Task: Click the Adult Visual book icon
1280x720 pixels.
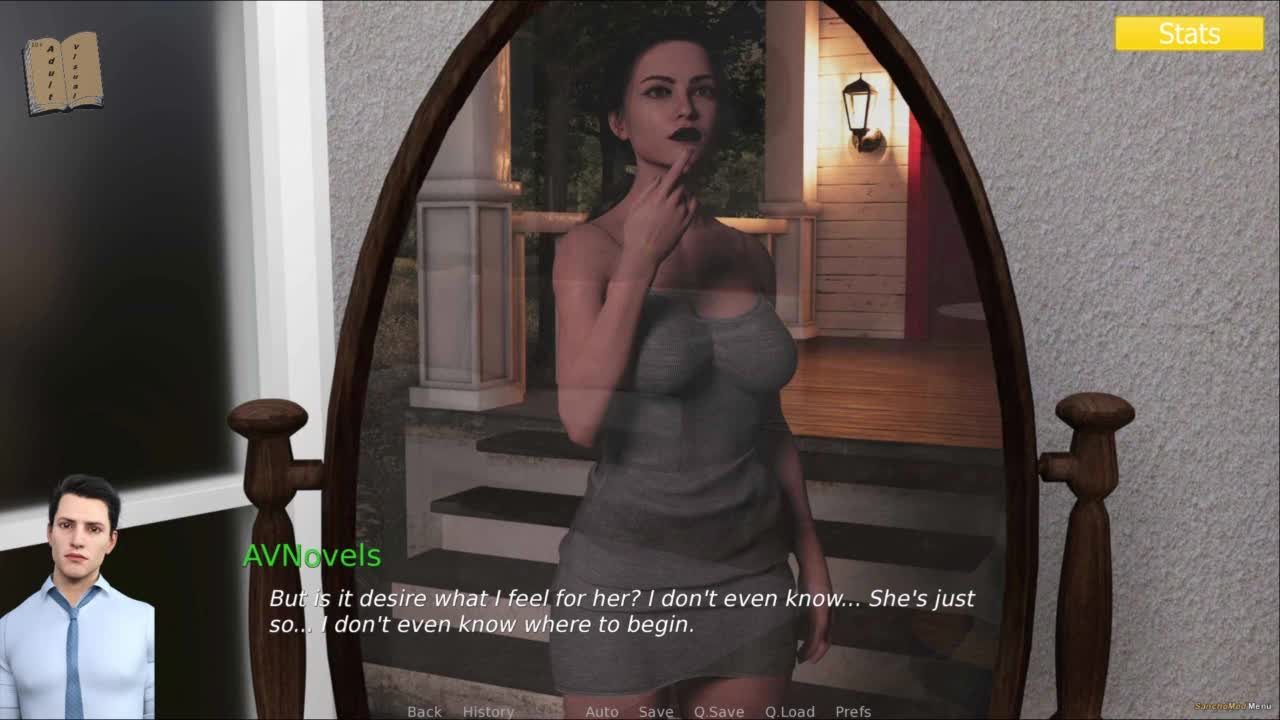Action: click(62, 72)
